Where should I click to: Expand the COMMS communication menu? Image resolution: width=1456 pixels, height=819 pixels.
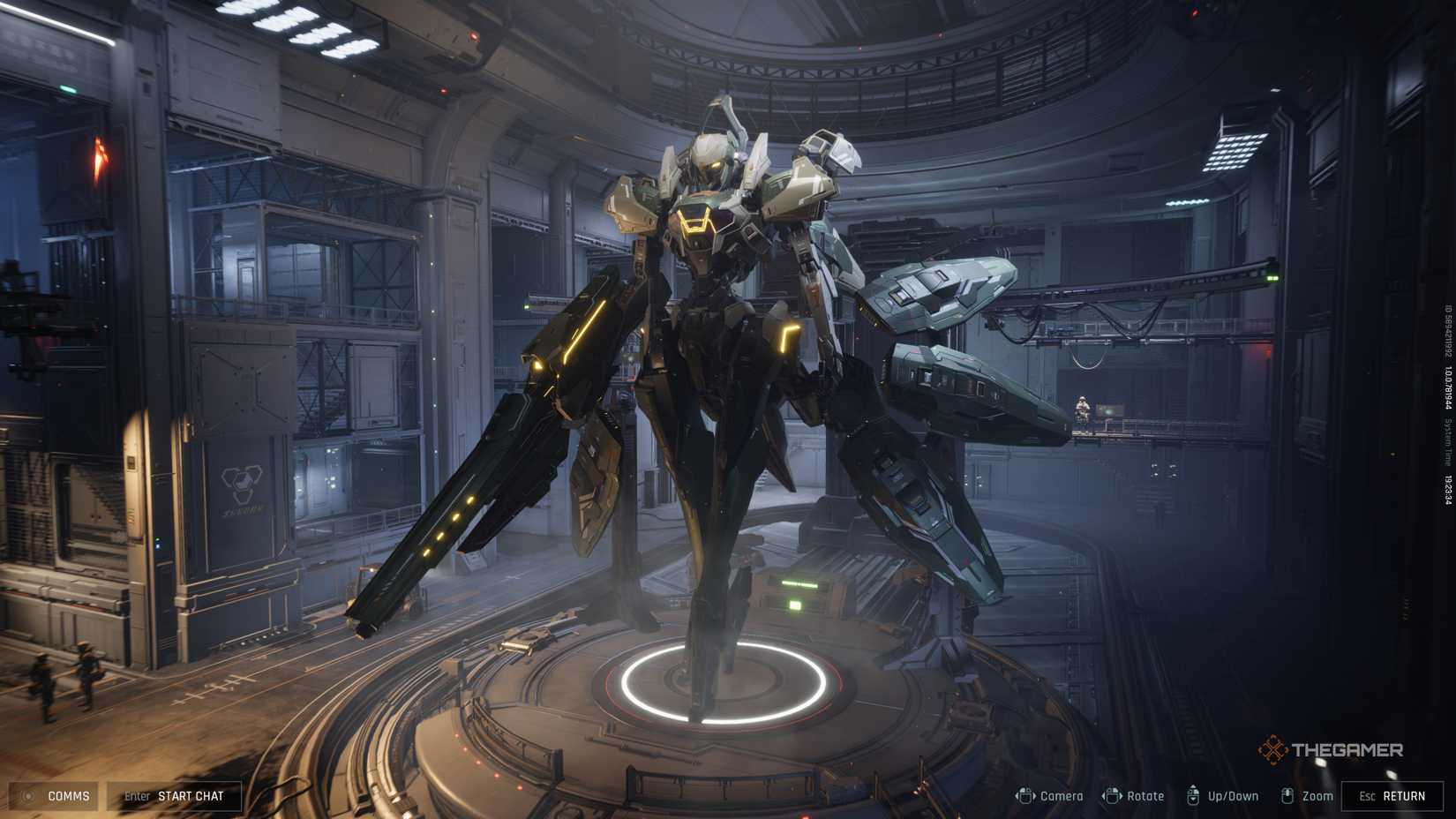coord(69,795)
